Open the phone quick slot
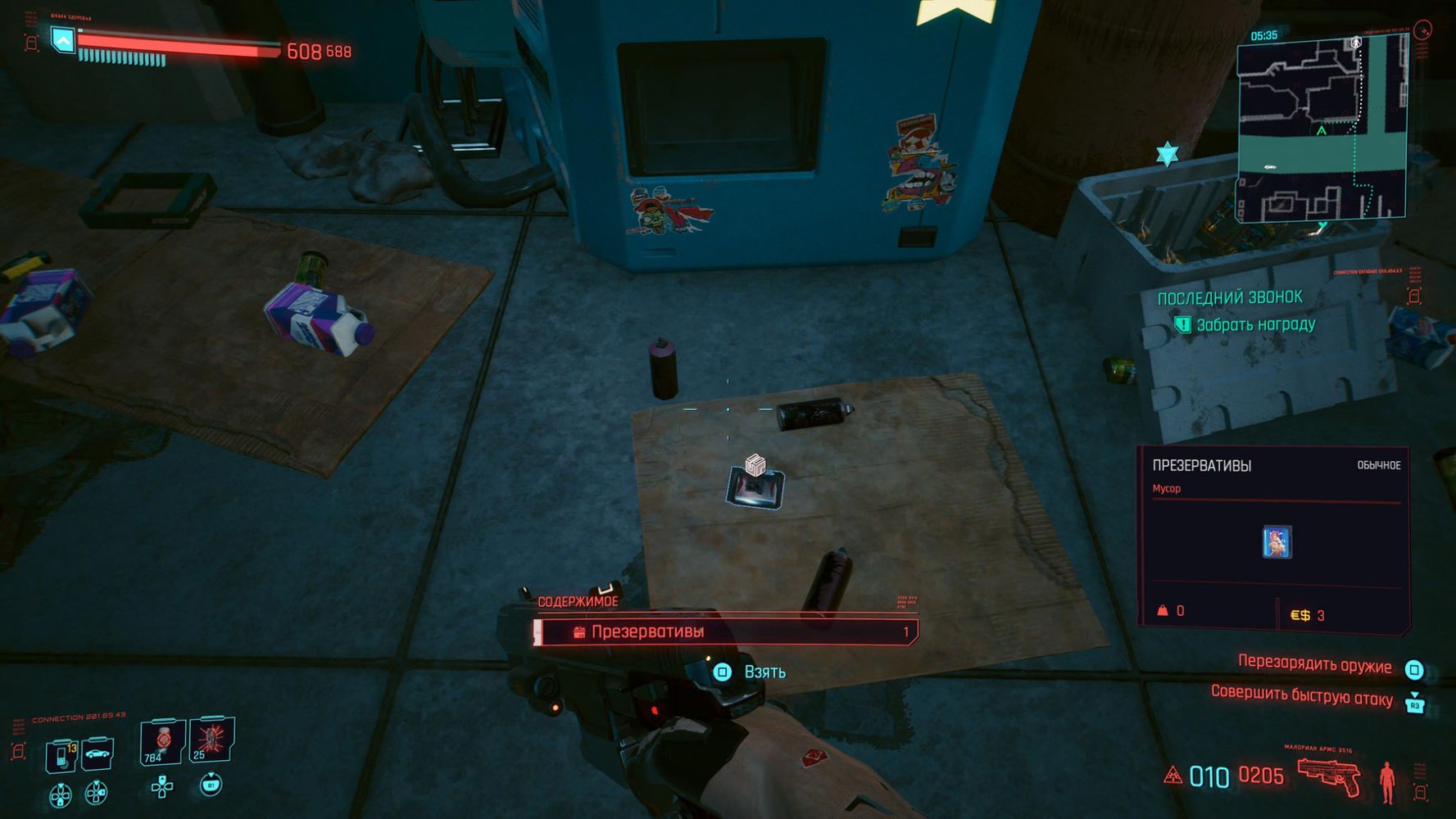This screenshot has width=1456, height=819. point(61,754)
